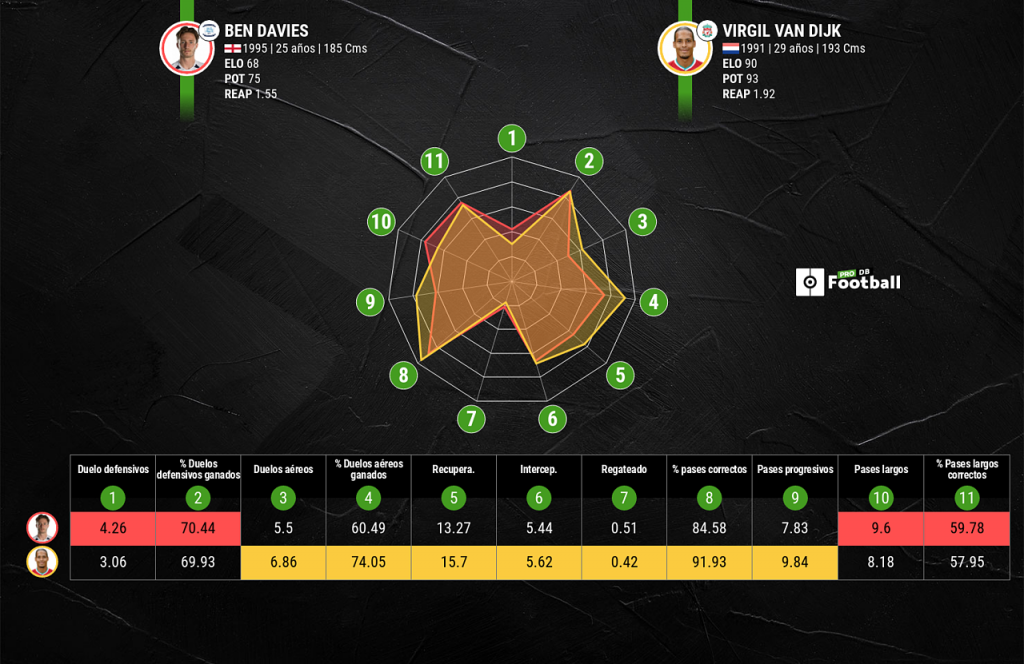Pick the Intercep. column header
Image resolution: width=1024 pixels, height=664 pixels.
(539, 468)
